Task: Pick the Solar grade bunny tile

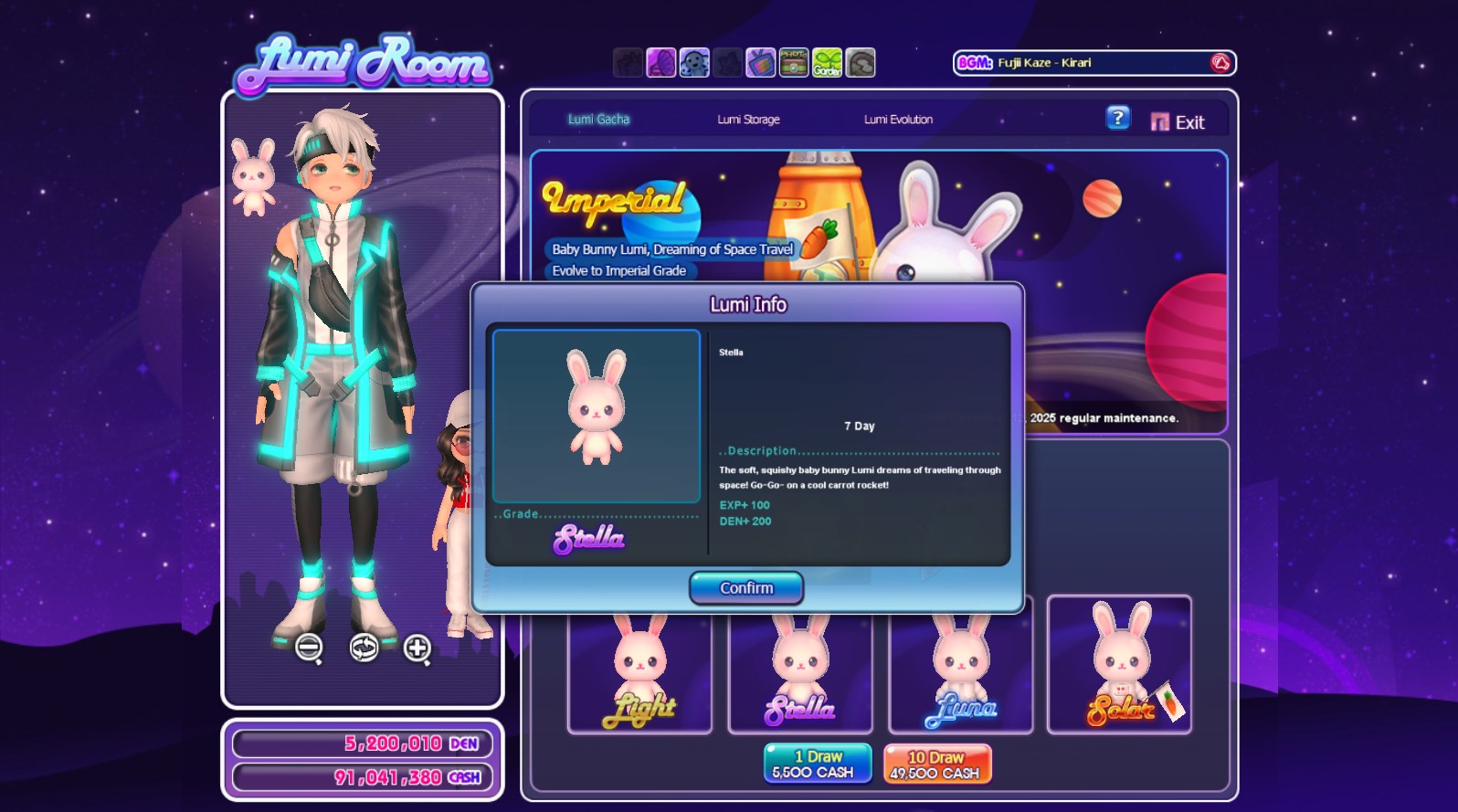Action: 1119,664
